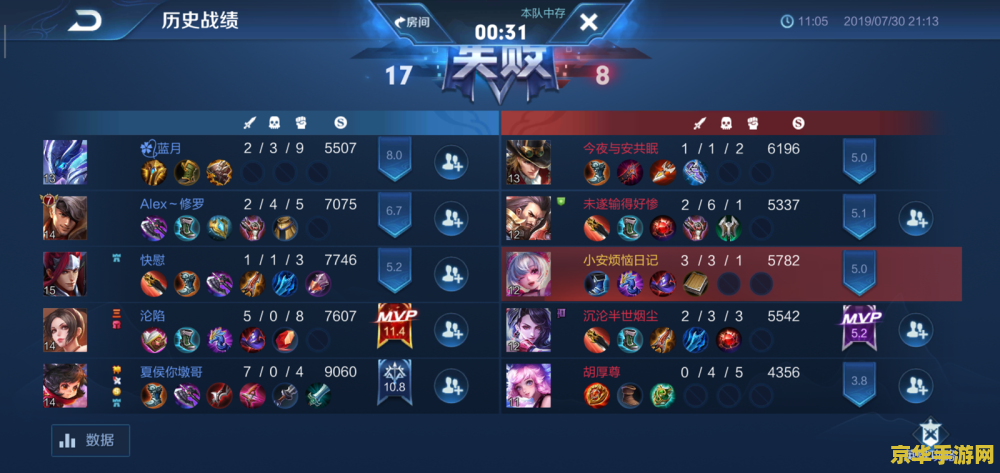View 今夜与安共眠 hero portrait
1000x473 pixels.
pos(528,162)
